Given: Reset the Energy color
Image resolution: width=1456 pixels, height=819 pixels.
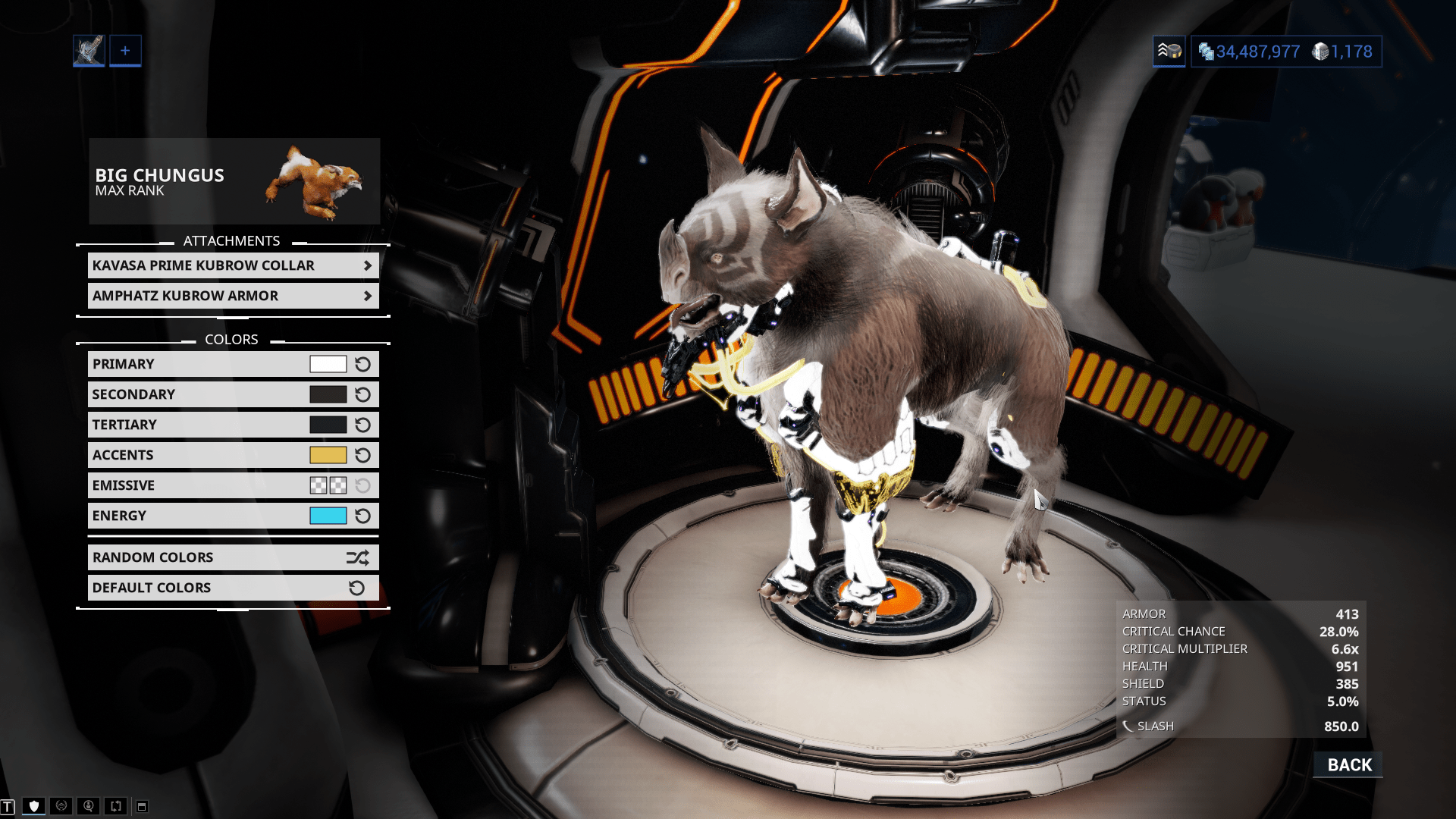Looking at the screenshot, I should (363, 516).
